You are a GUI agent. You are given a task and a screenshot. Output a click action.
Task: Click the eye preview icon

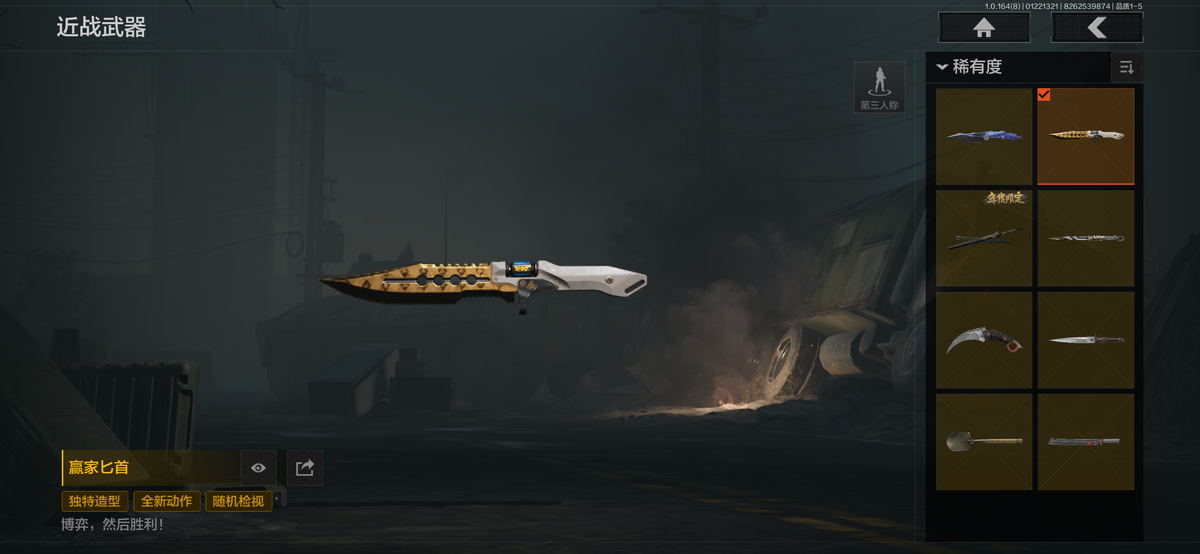tap(258, 467)
